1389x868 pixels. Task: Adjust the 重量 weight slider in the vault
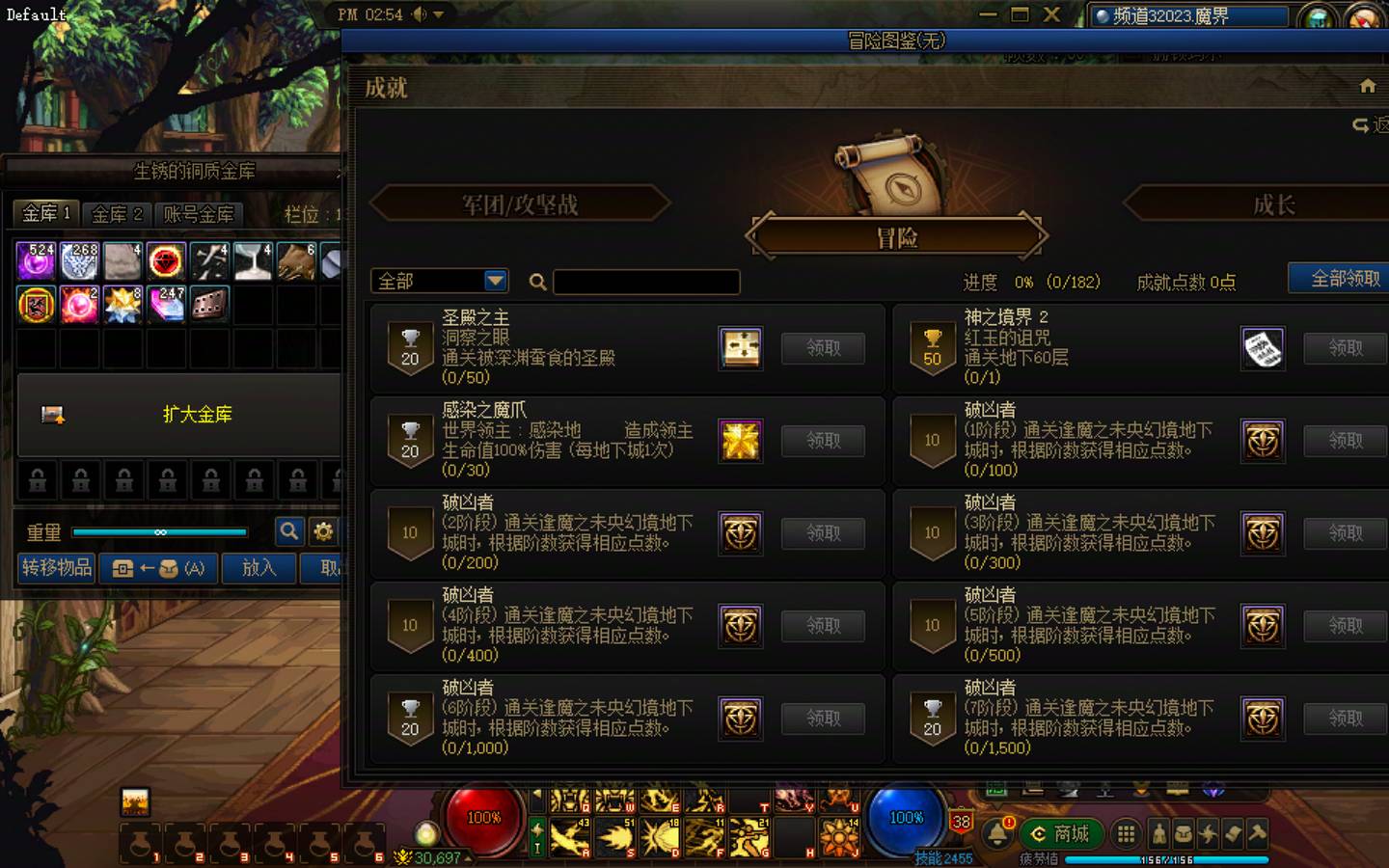click(161, 531)
